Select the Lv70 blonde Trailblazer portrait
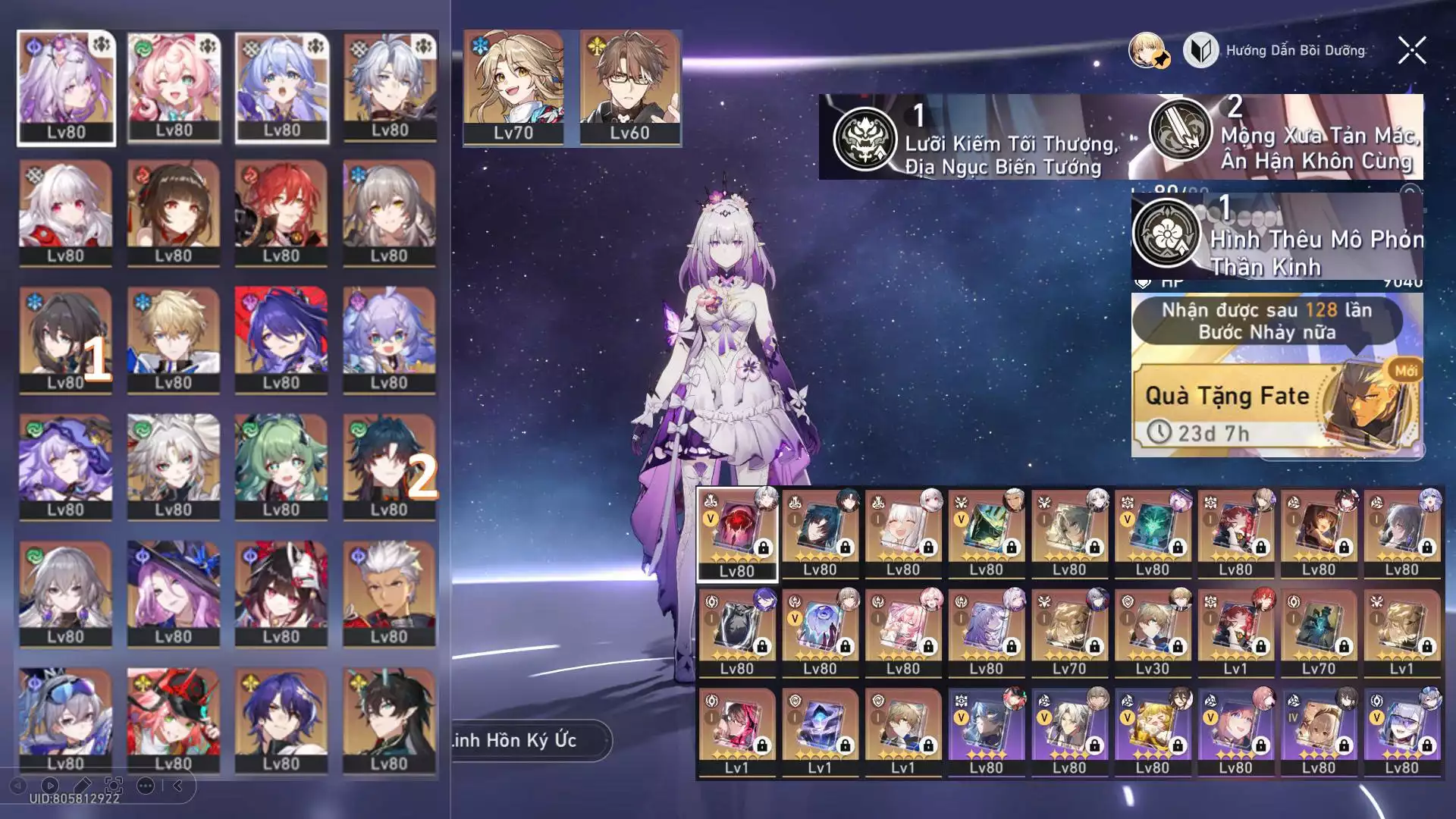 pyautogui.click(x=513, y=87)
